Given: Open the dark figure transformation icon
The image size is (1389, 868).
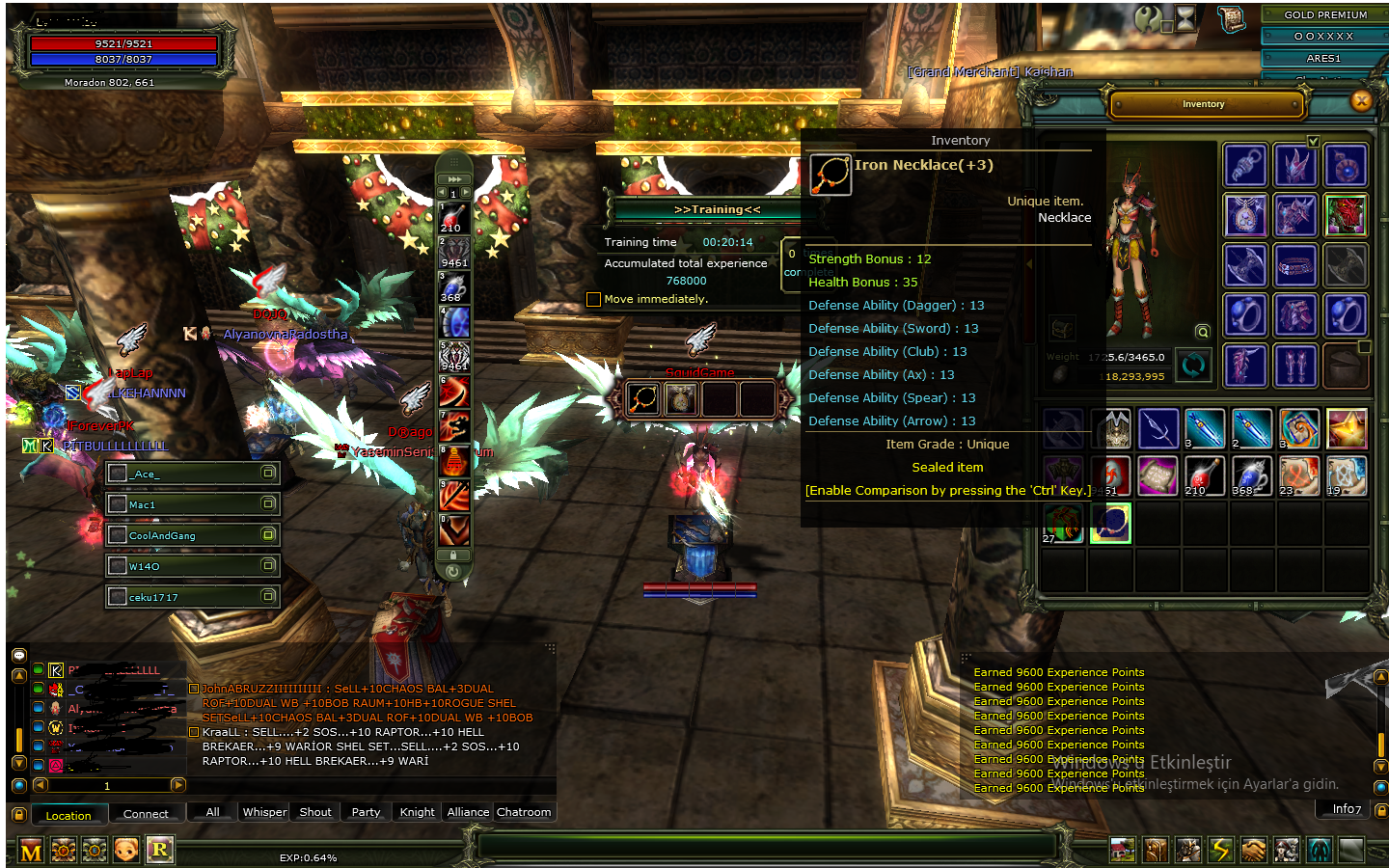Looking at the screenshot, I should [1318, 851].
